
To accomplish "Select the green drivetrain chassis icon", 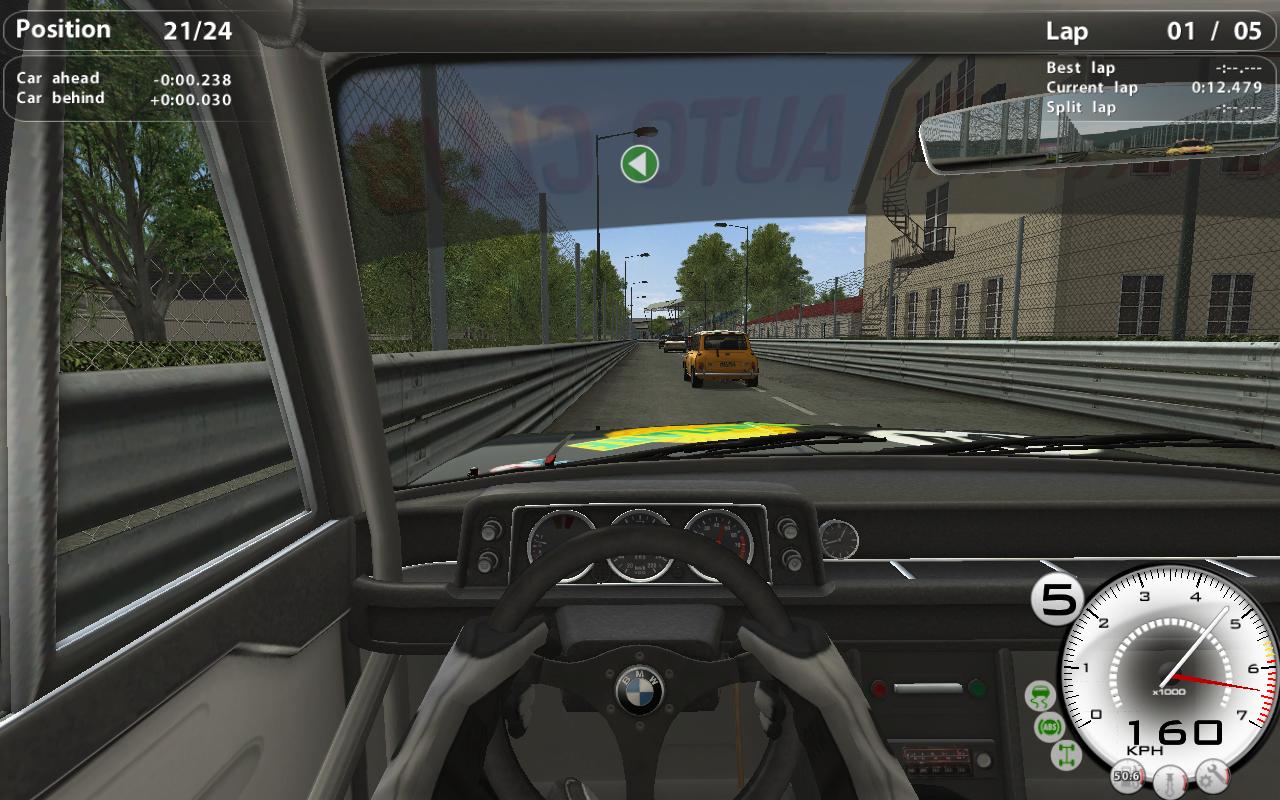I will (1066, 756).
